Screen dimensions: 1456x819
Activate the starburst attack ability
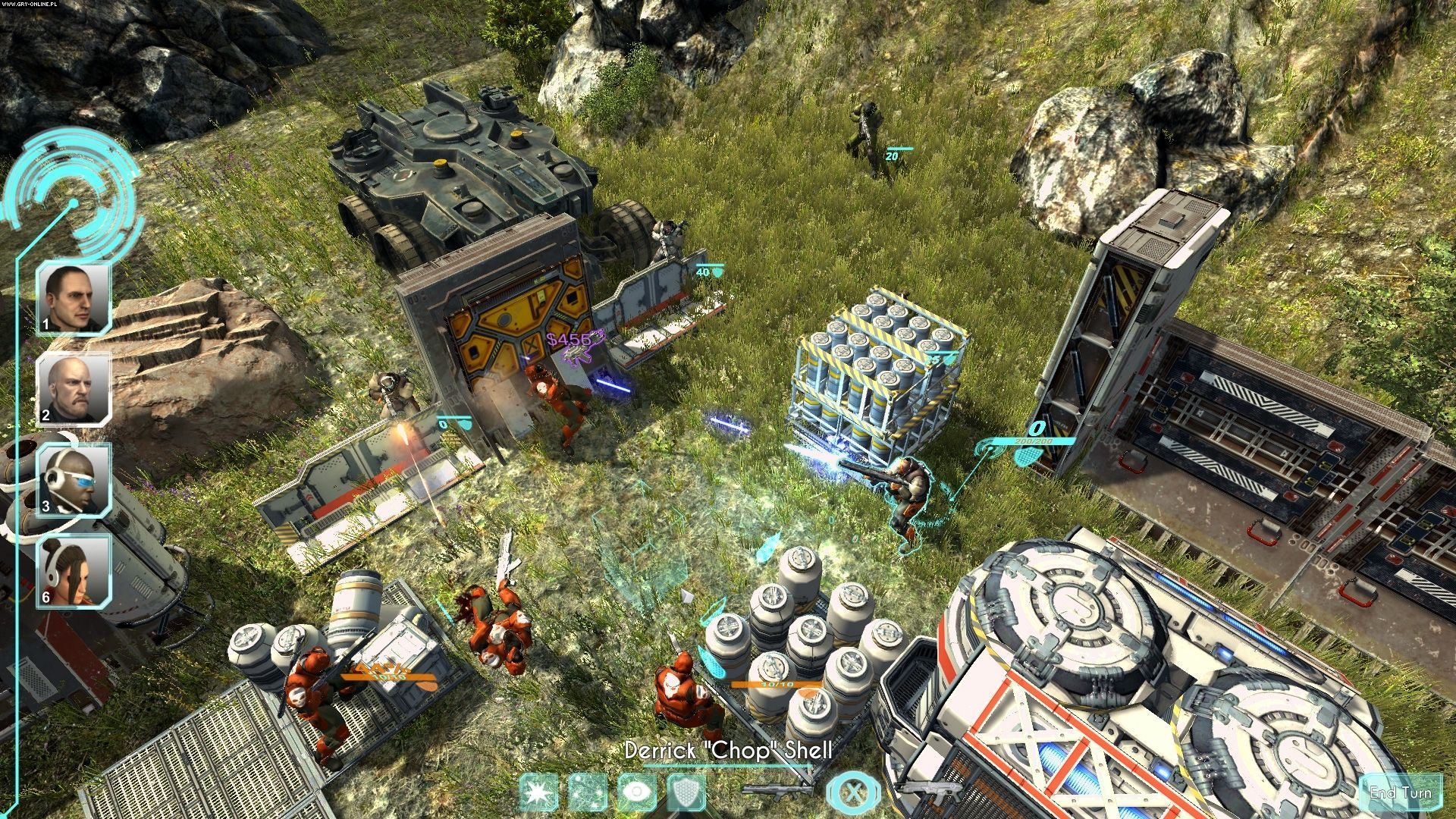pos(539,792)
